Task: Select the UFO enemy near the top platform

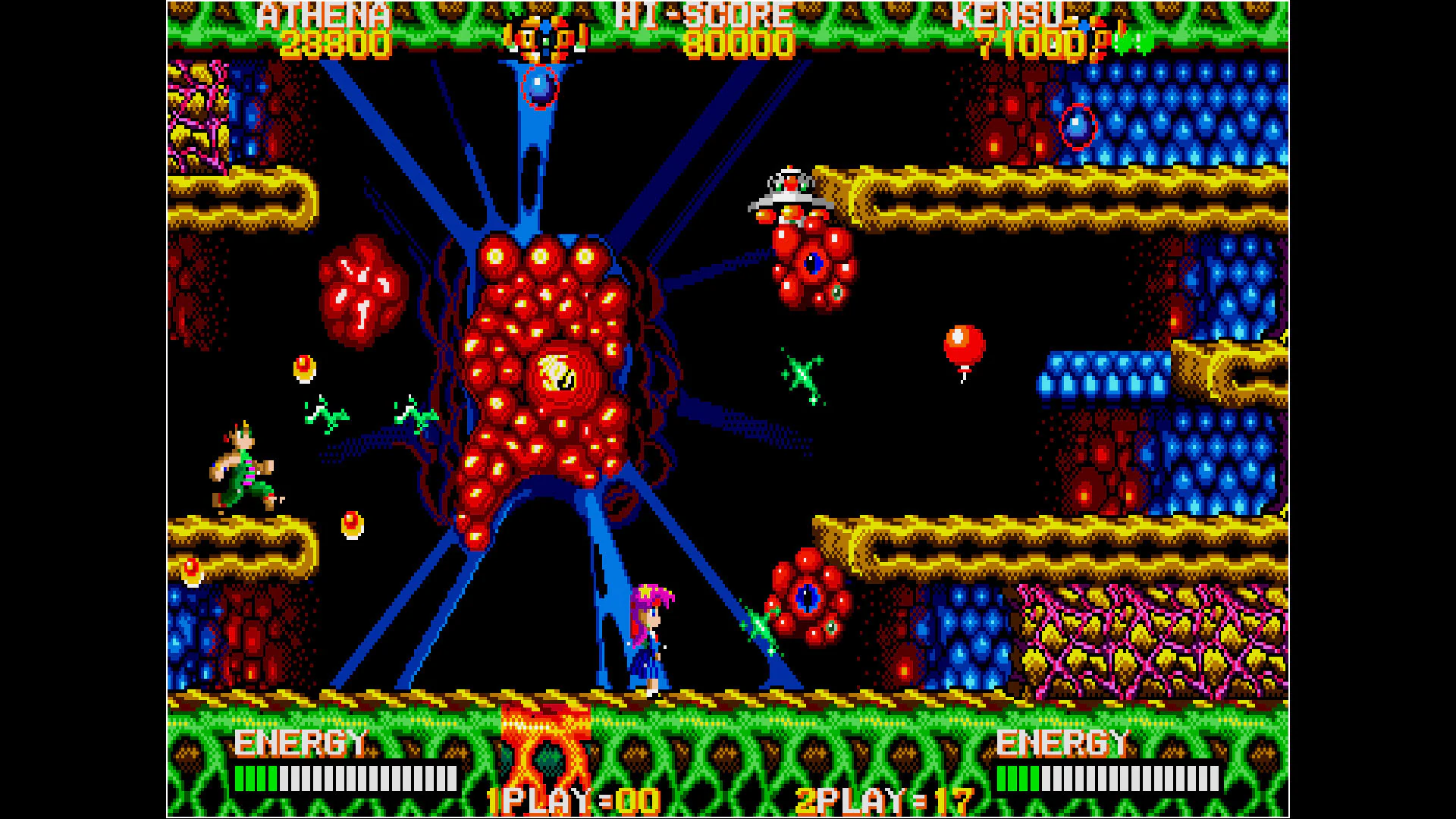Action: 789,190
